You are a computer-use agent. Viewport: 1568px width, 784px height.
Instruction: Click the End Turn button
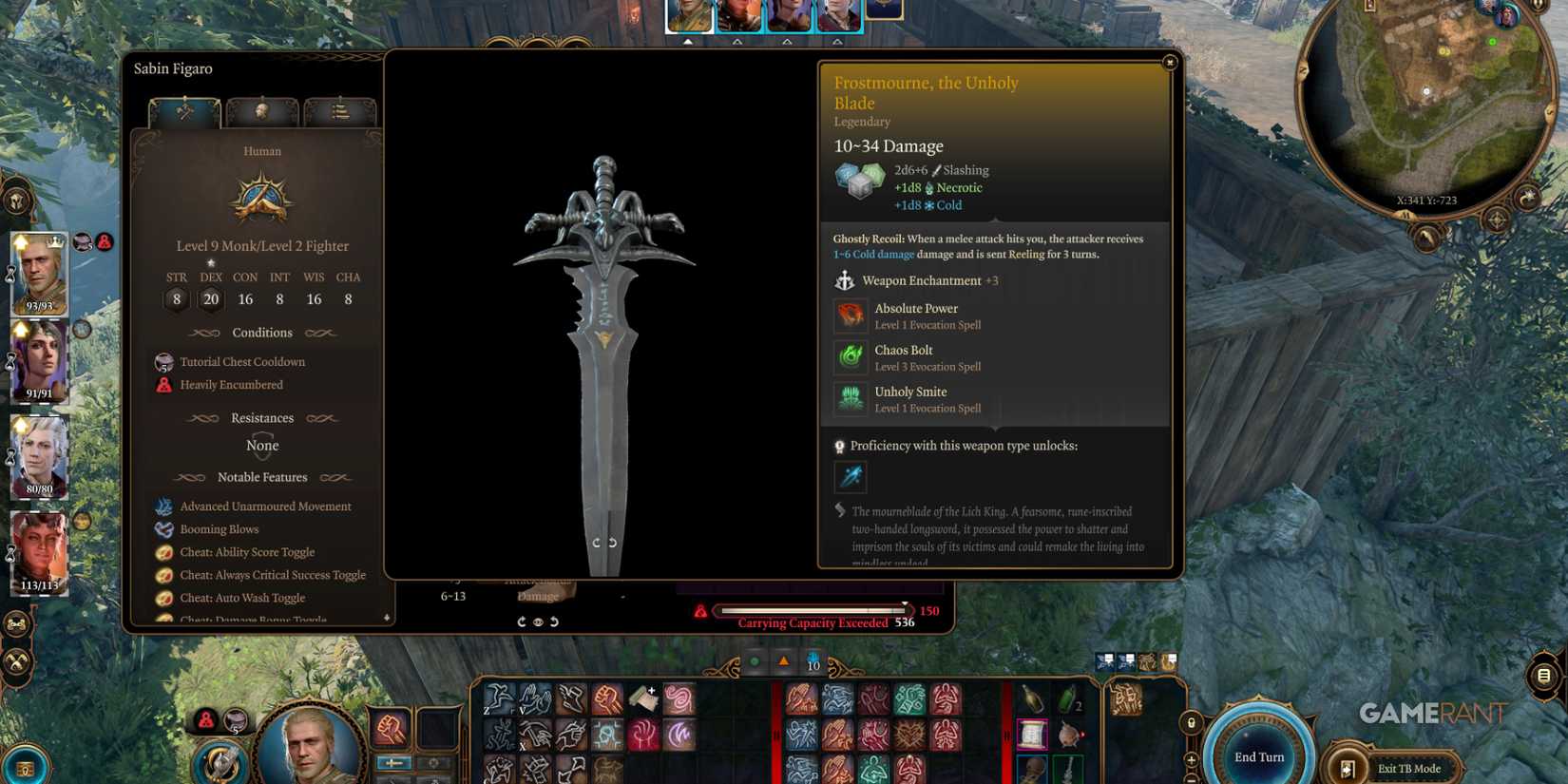point(1258,755)
